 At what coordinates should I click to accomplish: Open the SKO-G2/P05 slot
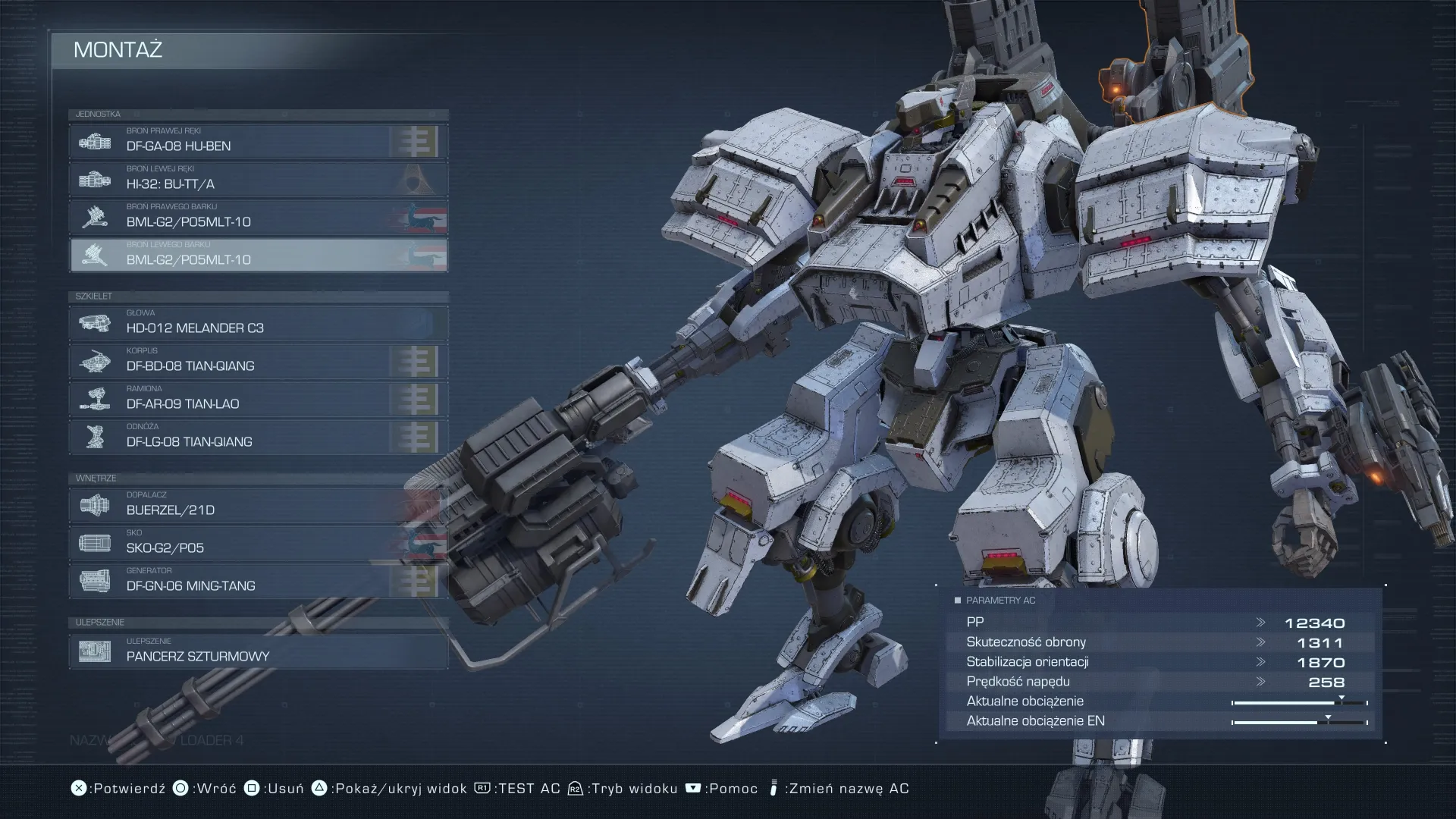tap(258, 544)
